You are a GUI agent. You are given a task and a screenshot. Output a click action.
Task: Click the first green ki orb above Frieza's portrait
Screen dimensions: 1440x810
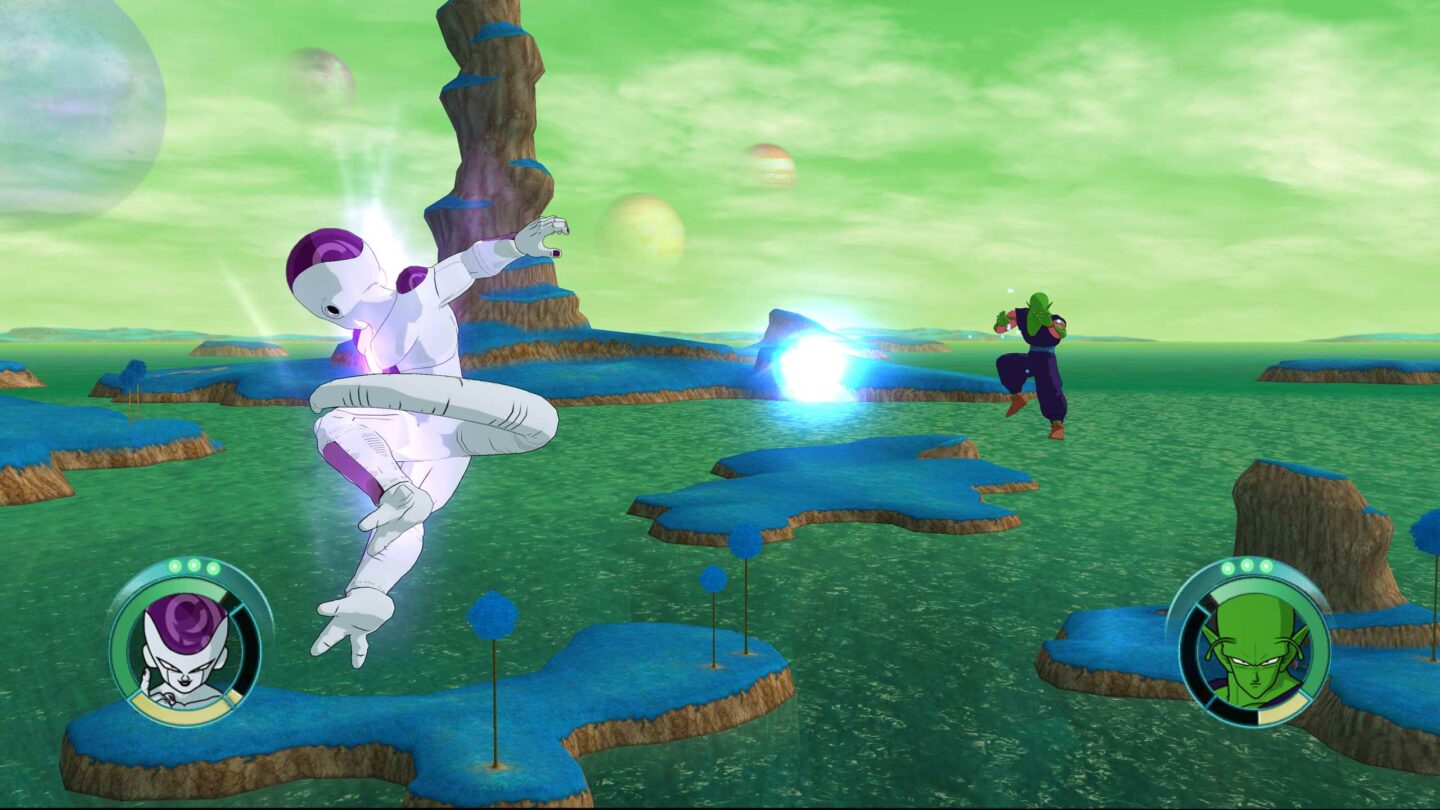coord(175,566)
